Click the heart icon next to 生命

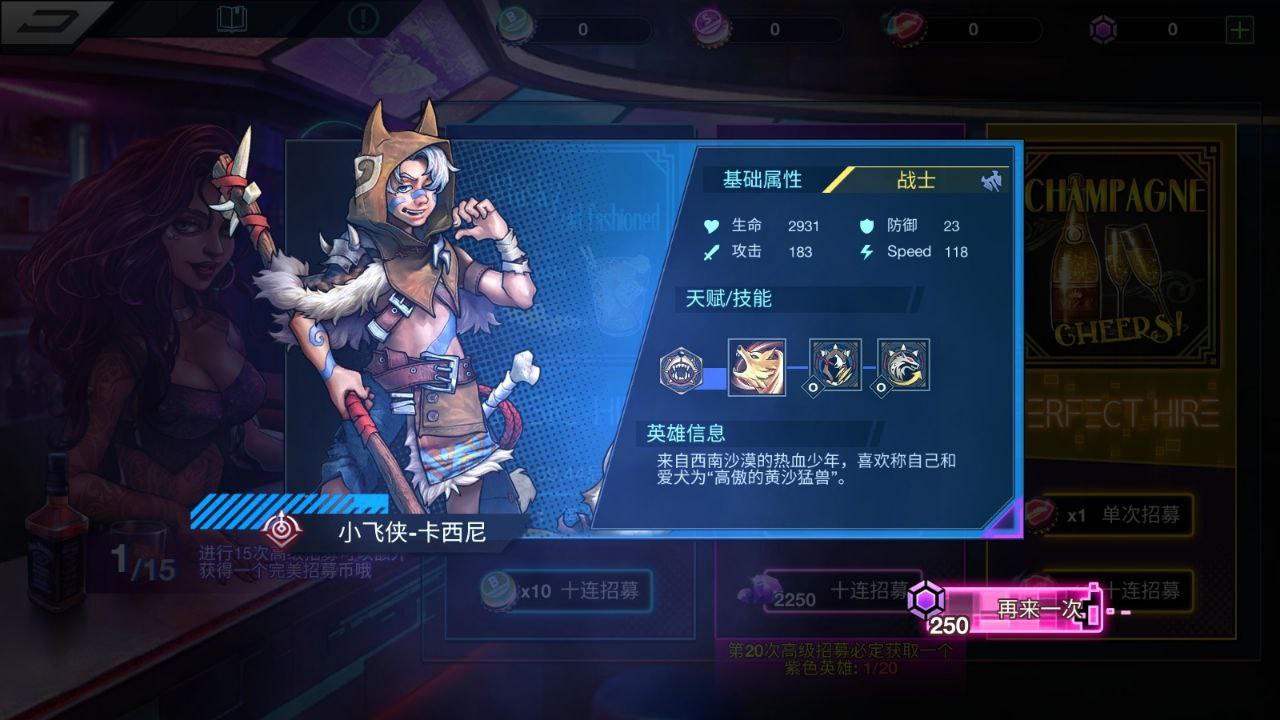711,227
